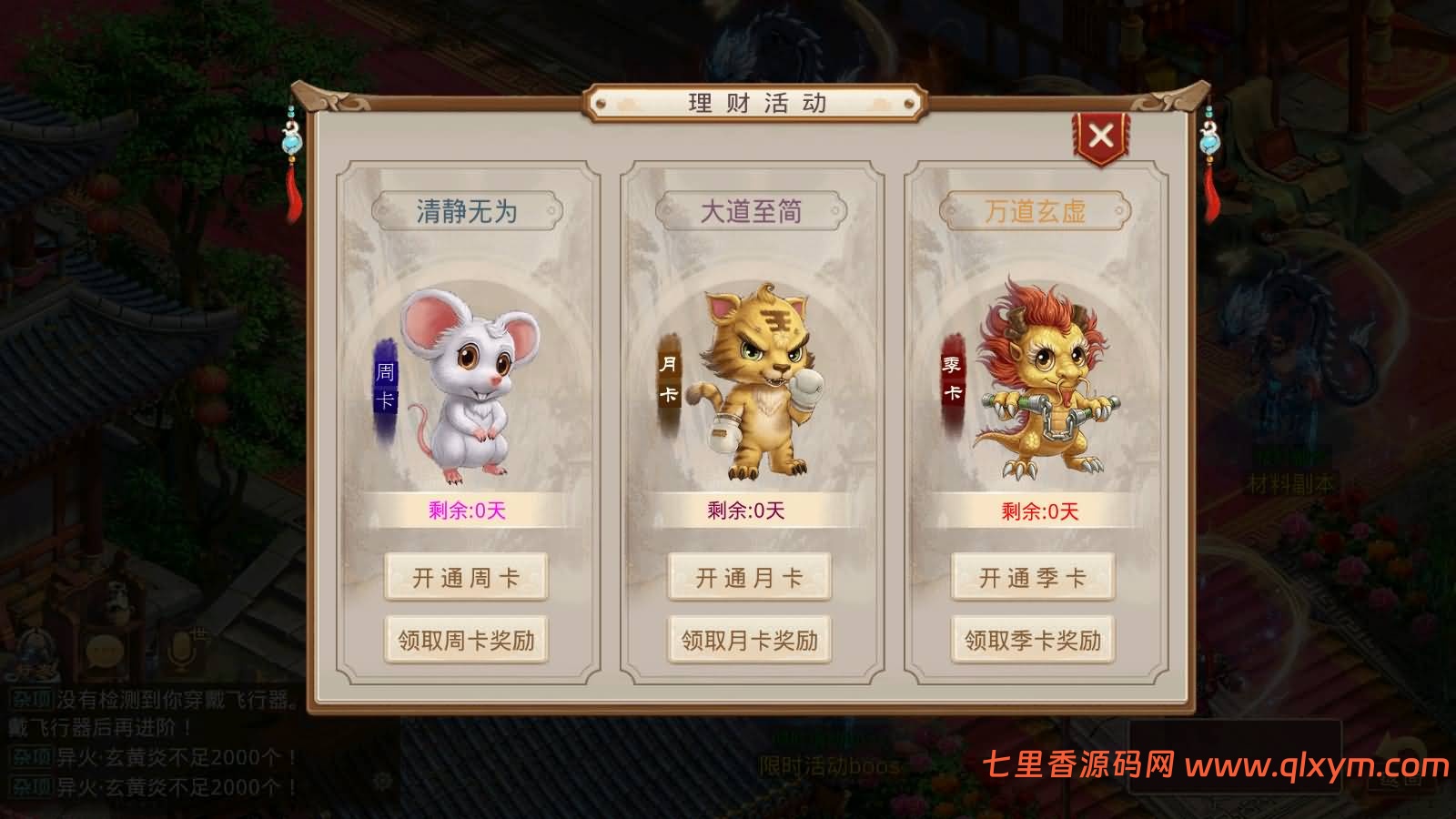Select the tiger pet on 大道至简 card
The width and height of the screenshot is (1456, 819).
pos(755,382)
